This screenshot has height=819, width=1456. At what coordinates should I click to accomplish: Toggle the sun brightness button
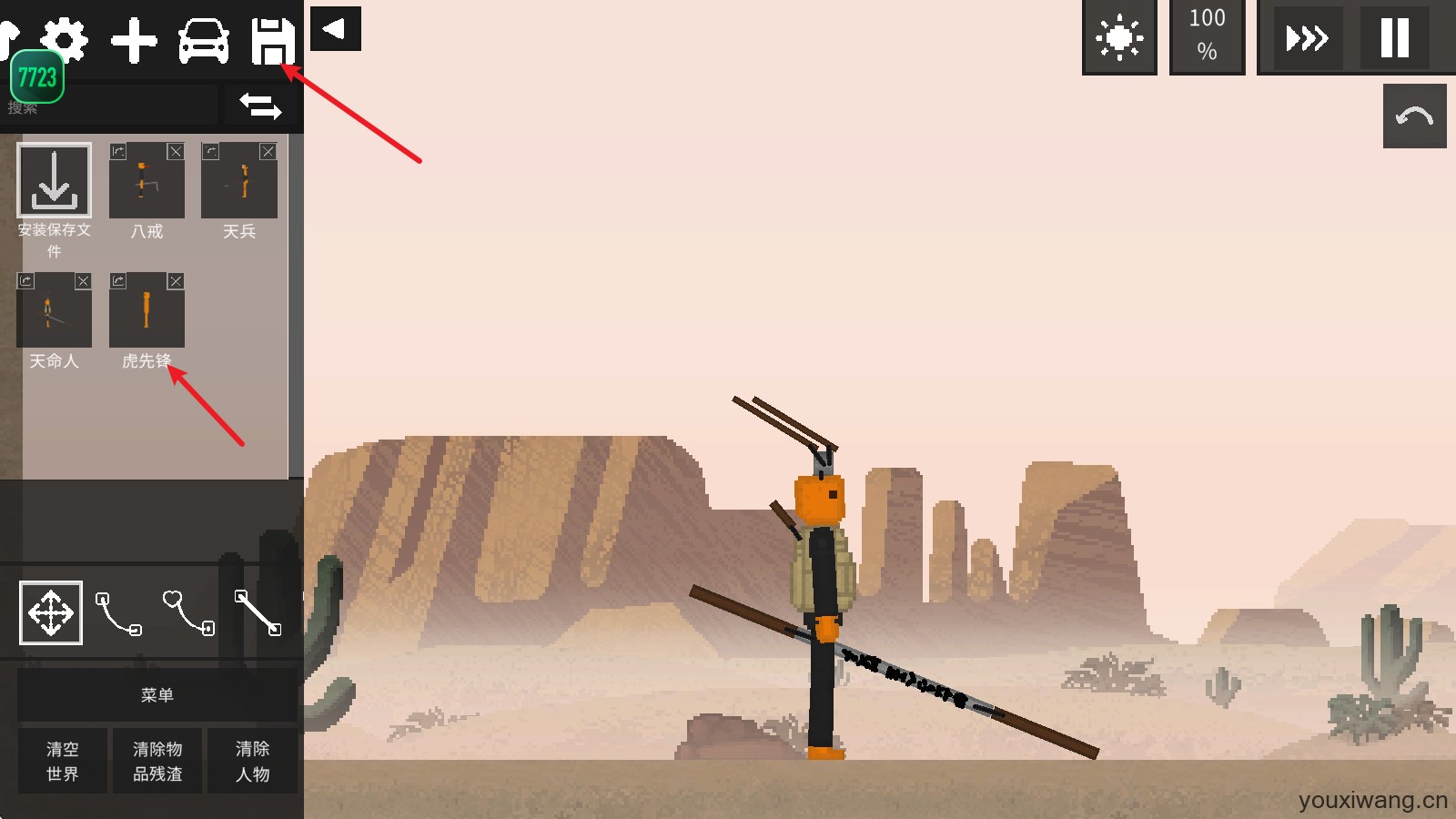coord(1119,38)
